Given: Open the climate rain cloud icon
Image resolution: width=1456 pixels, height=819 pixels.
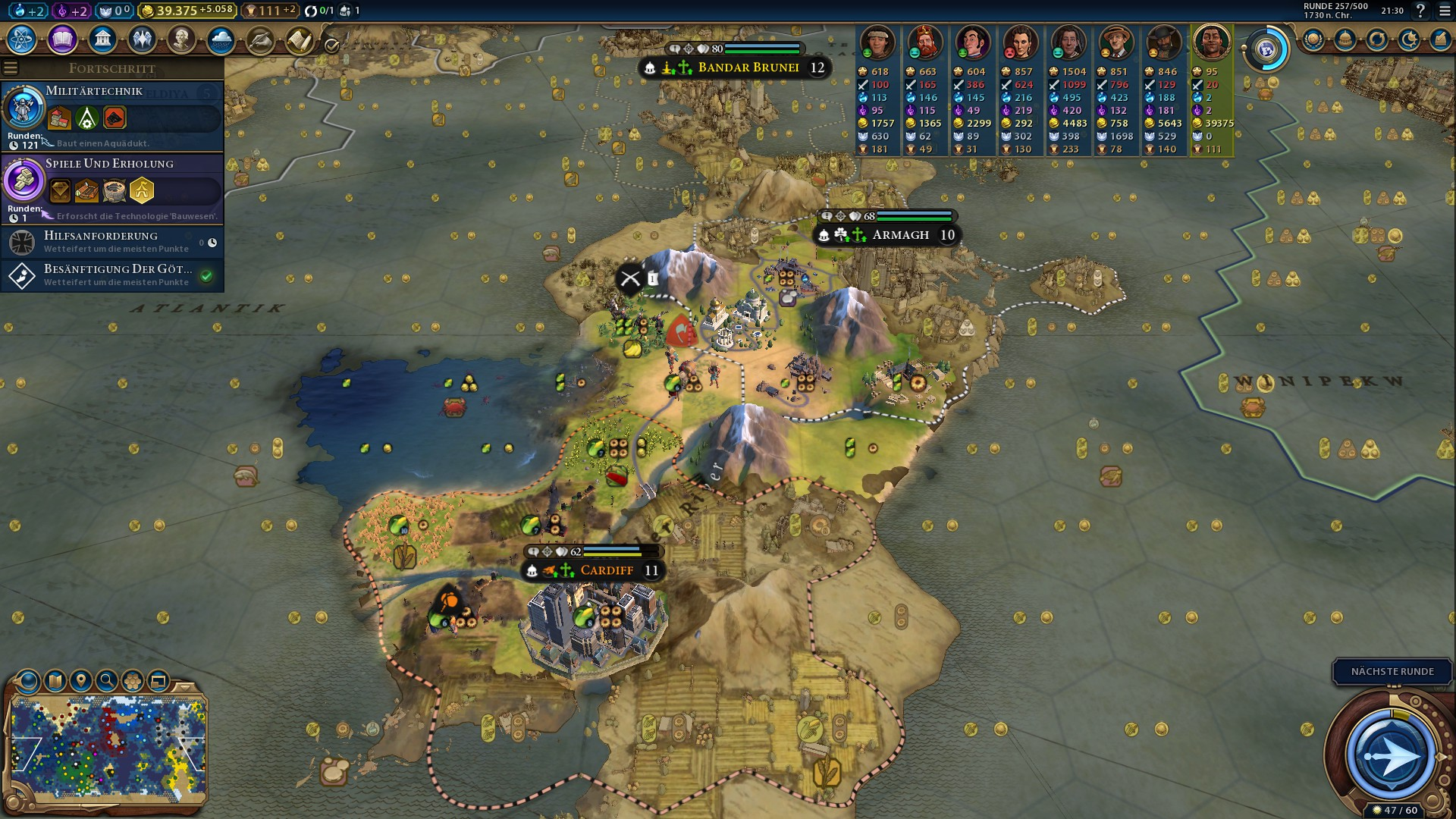Looking at the screenshot, I should tap(221, 39).
